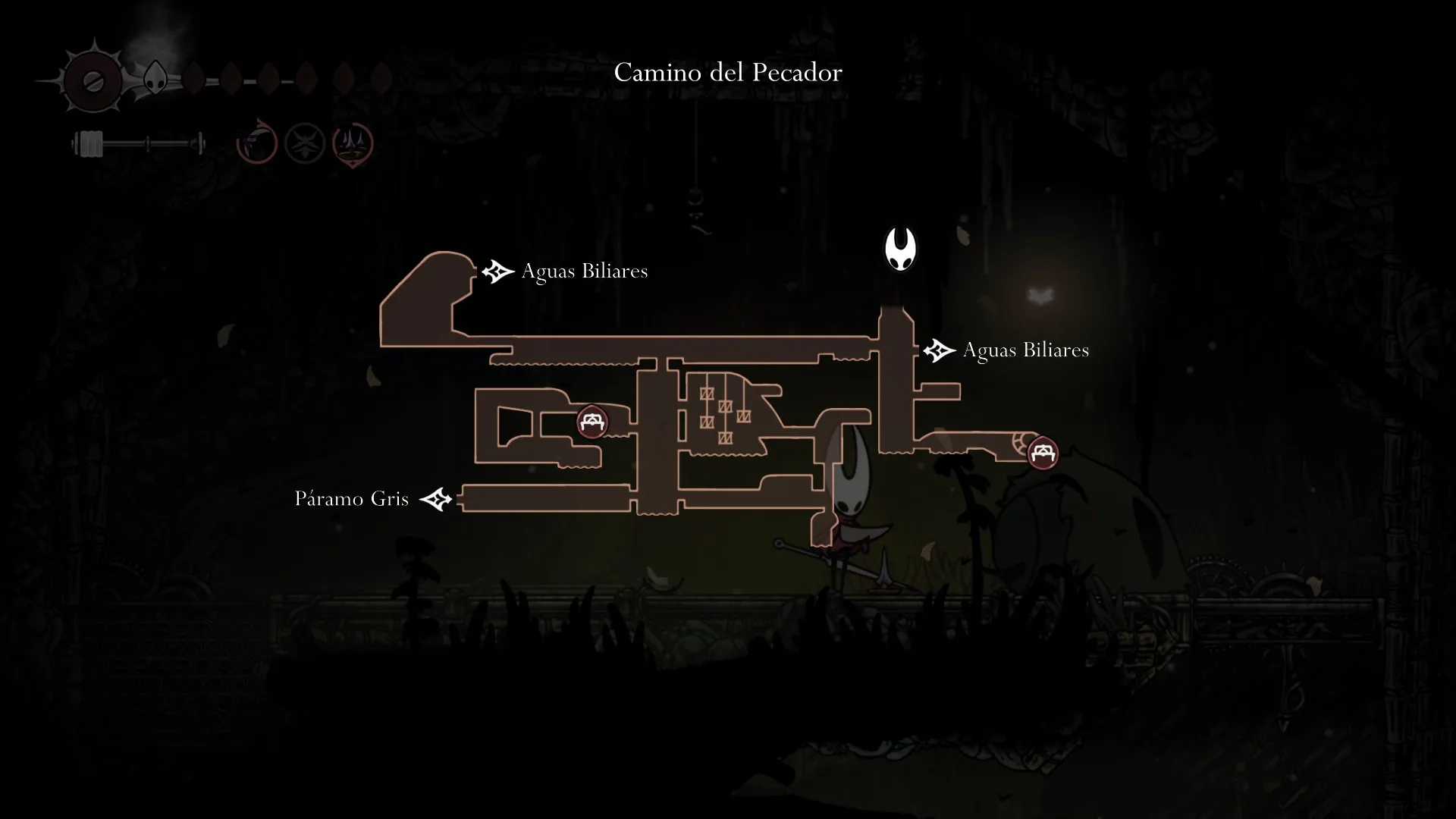Click the Hornet head location marker on map
The width and height of the screenshot is (1456, 819).
click(x=900, y=249)
